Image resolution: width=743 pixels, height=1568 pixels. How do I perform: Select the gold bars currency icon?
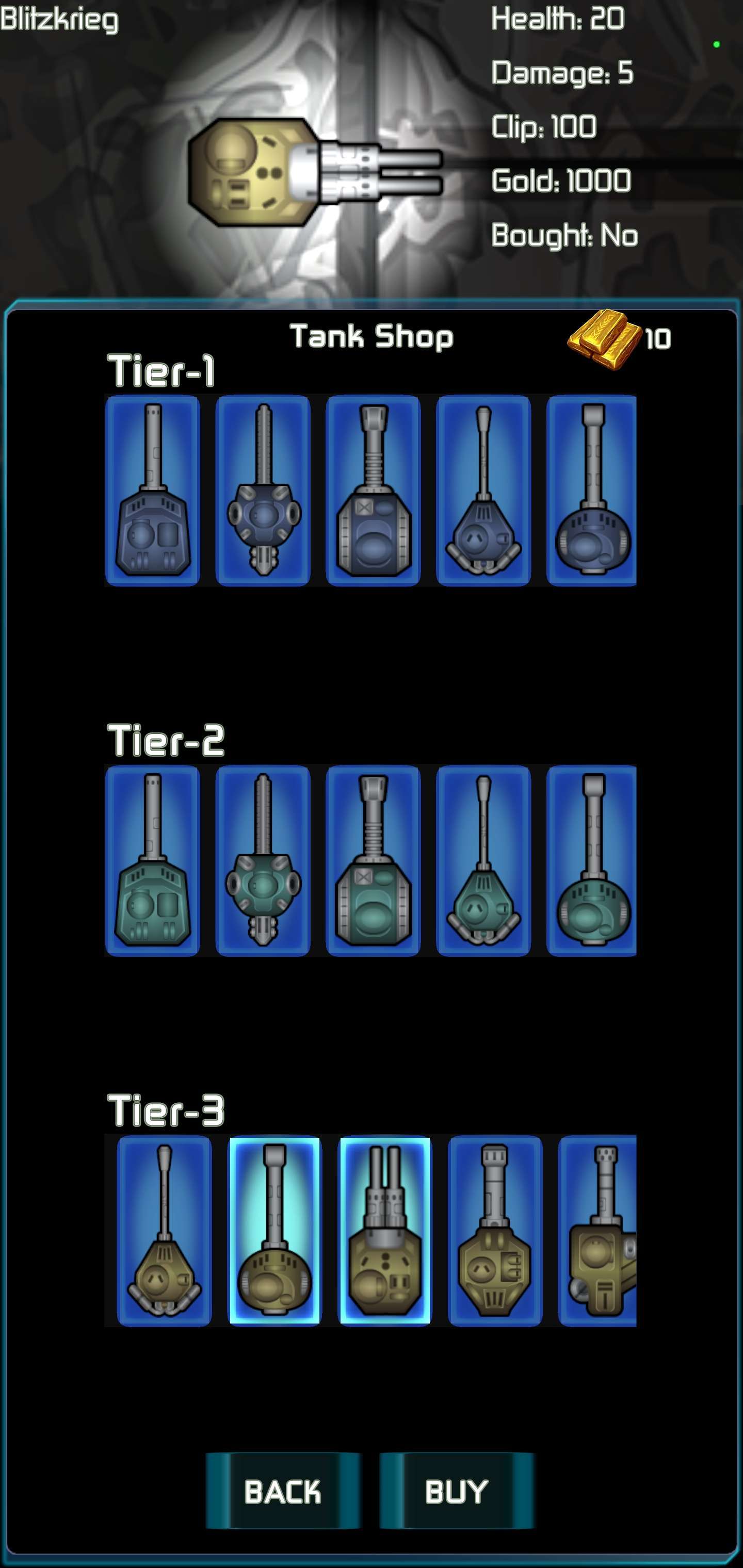point(603,336)
